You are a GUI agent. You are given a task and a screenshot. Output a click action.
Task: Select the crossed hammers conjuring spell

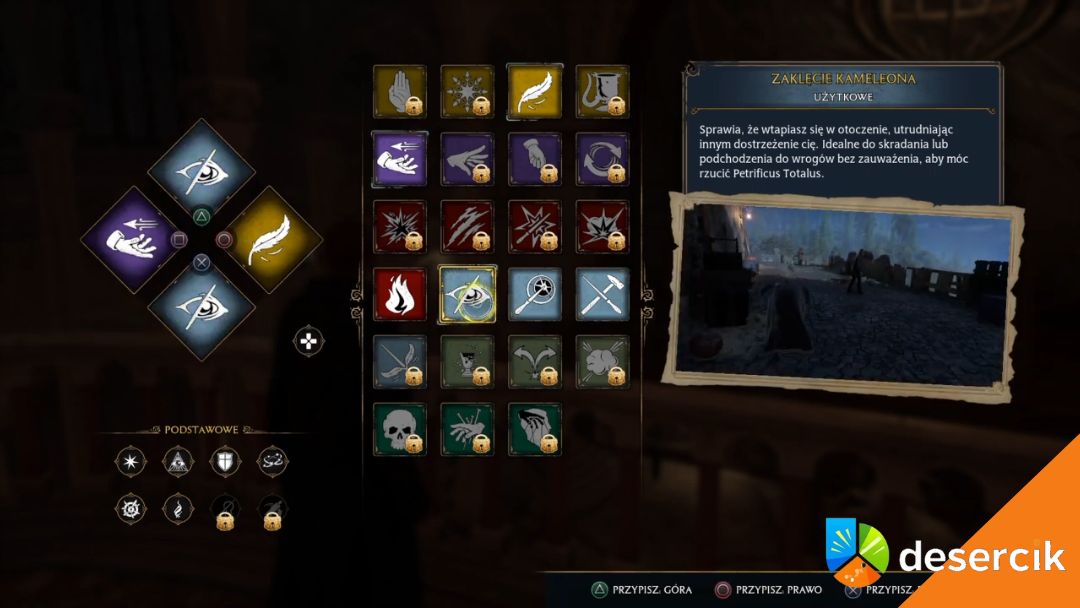coord(602,294)
